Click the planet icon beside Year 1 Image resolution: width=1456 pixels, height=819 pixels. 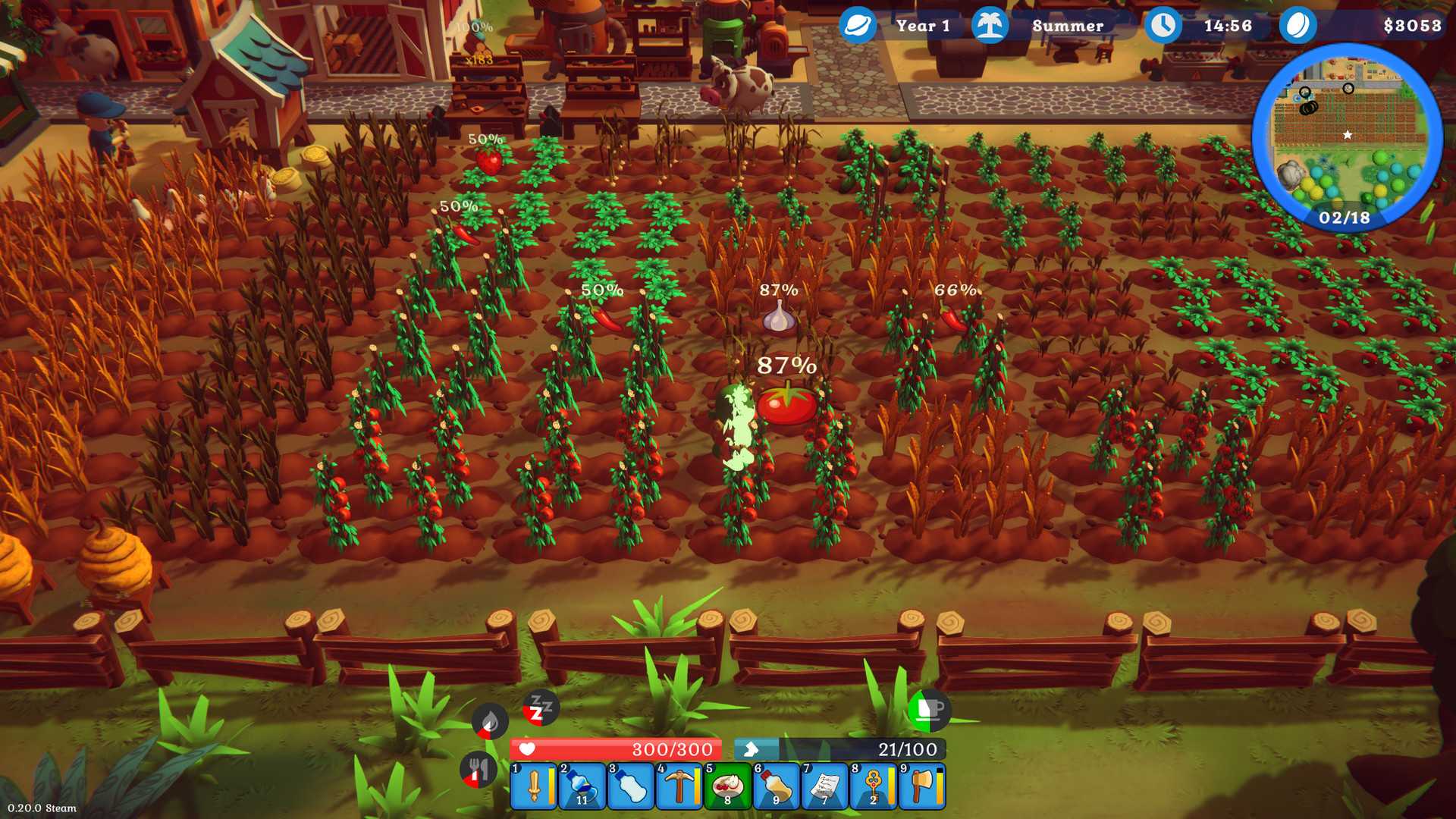[x=856, y=25]
